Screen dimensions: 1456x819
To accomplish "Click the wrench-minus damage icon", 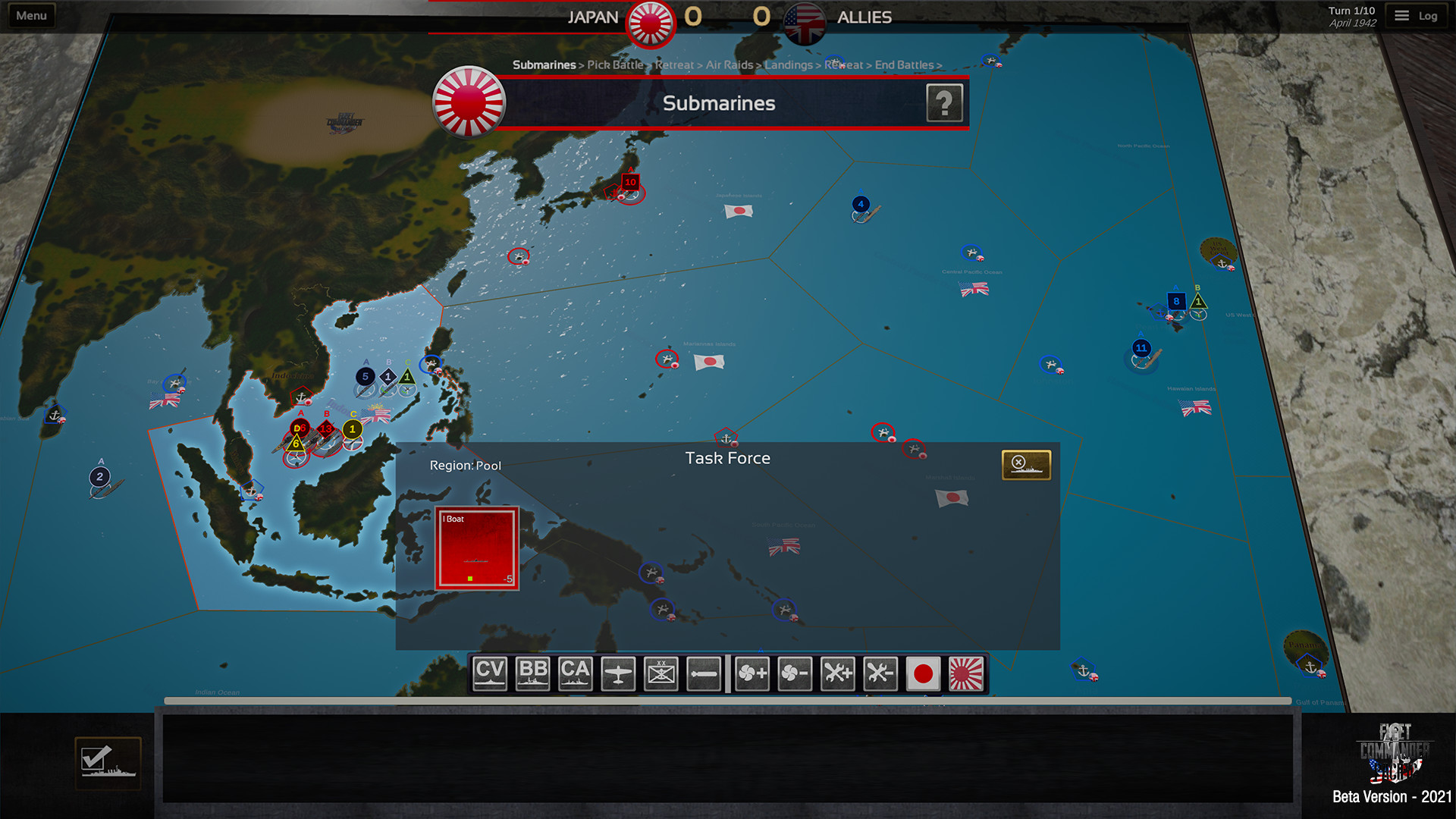I will click(x=880, y=673).
